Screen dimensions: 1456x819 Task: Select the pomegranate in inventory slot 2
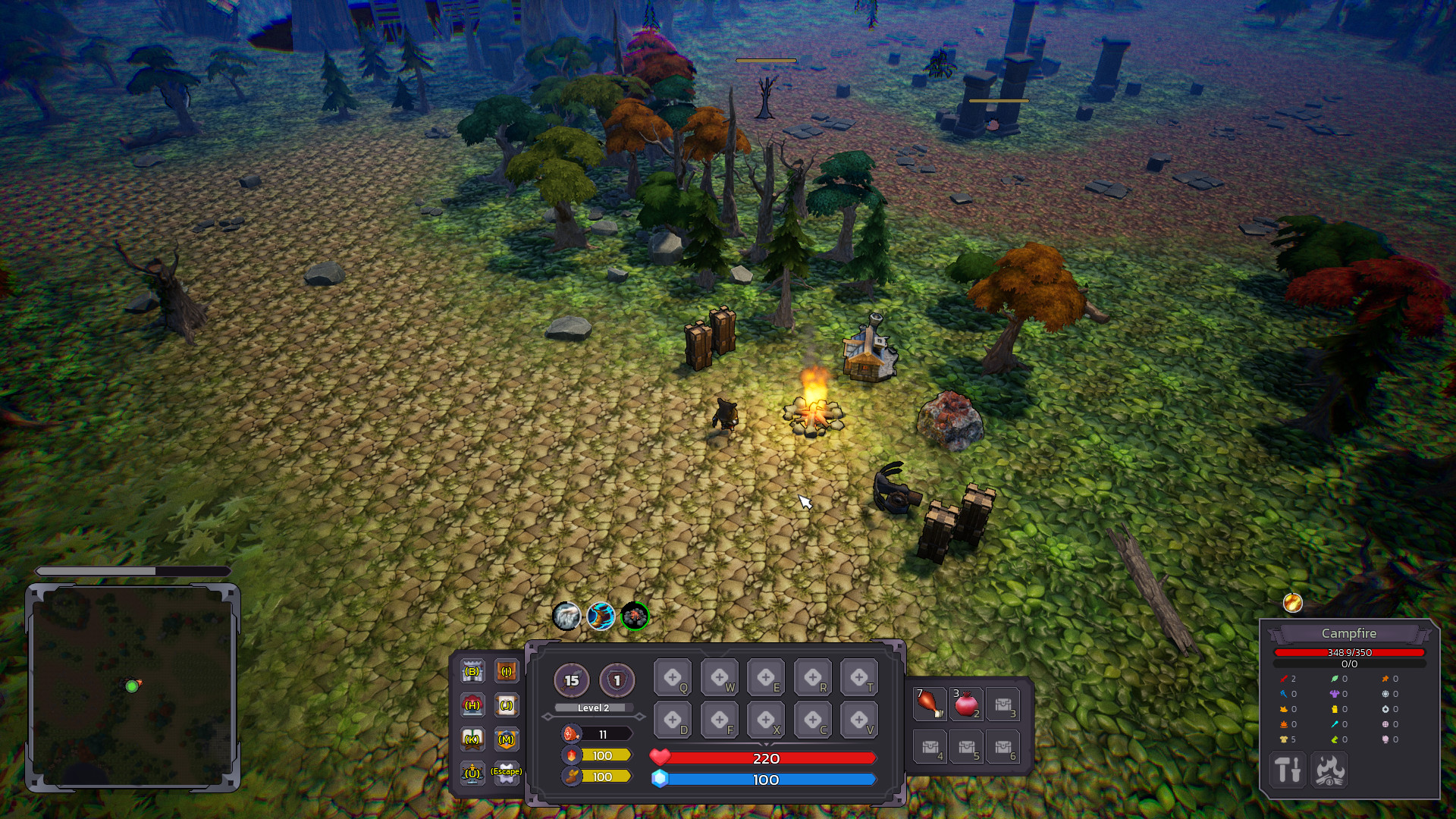pos(967,704)
